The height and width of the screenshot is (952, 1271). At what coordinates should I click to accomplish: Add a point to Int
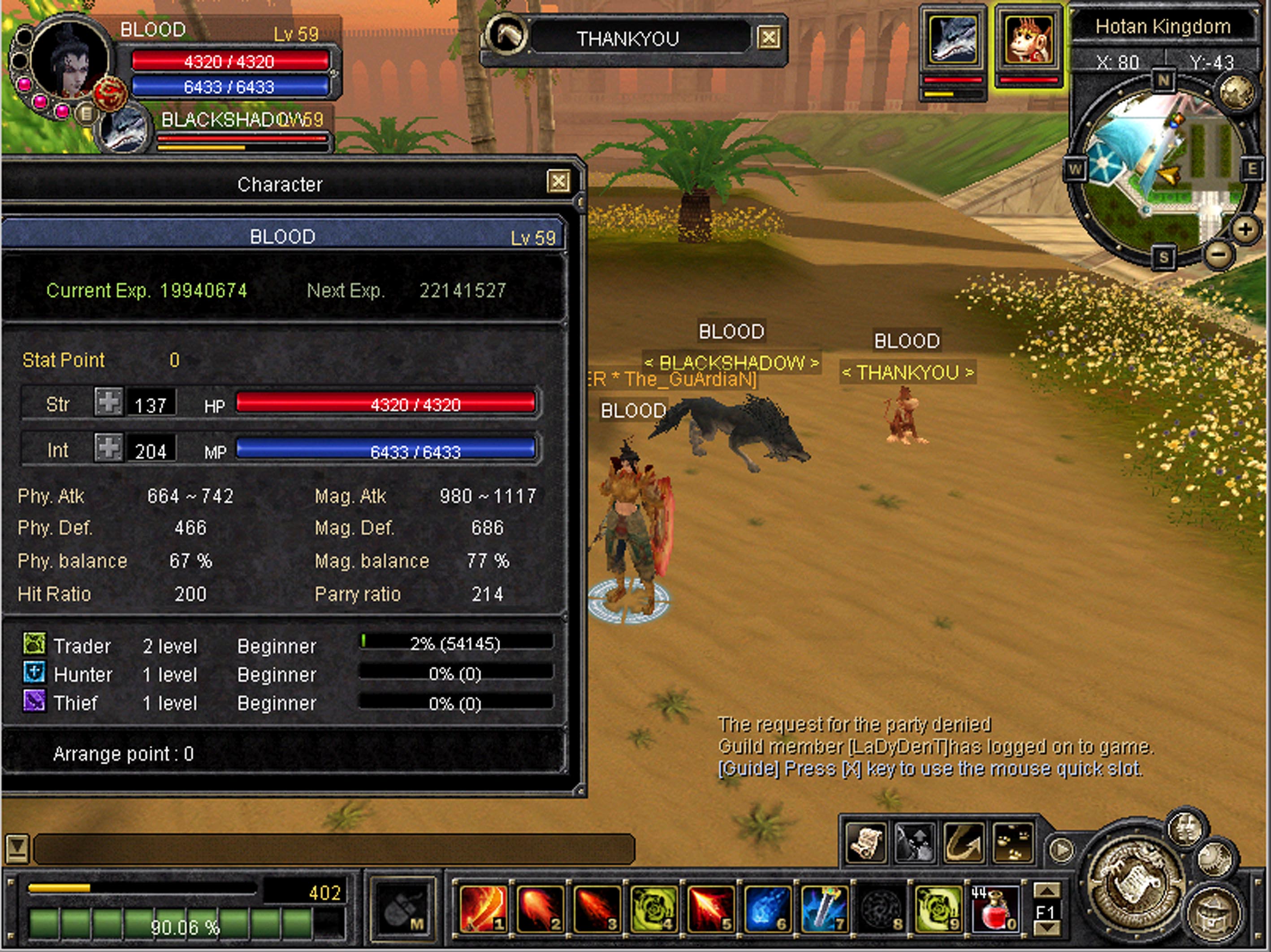[108, 448]
